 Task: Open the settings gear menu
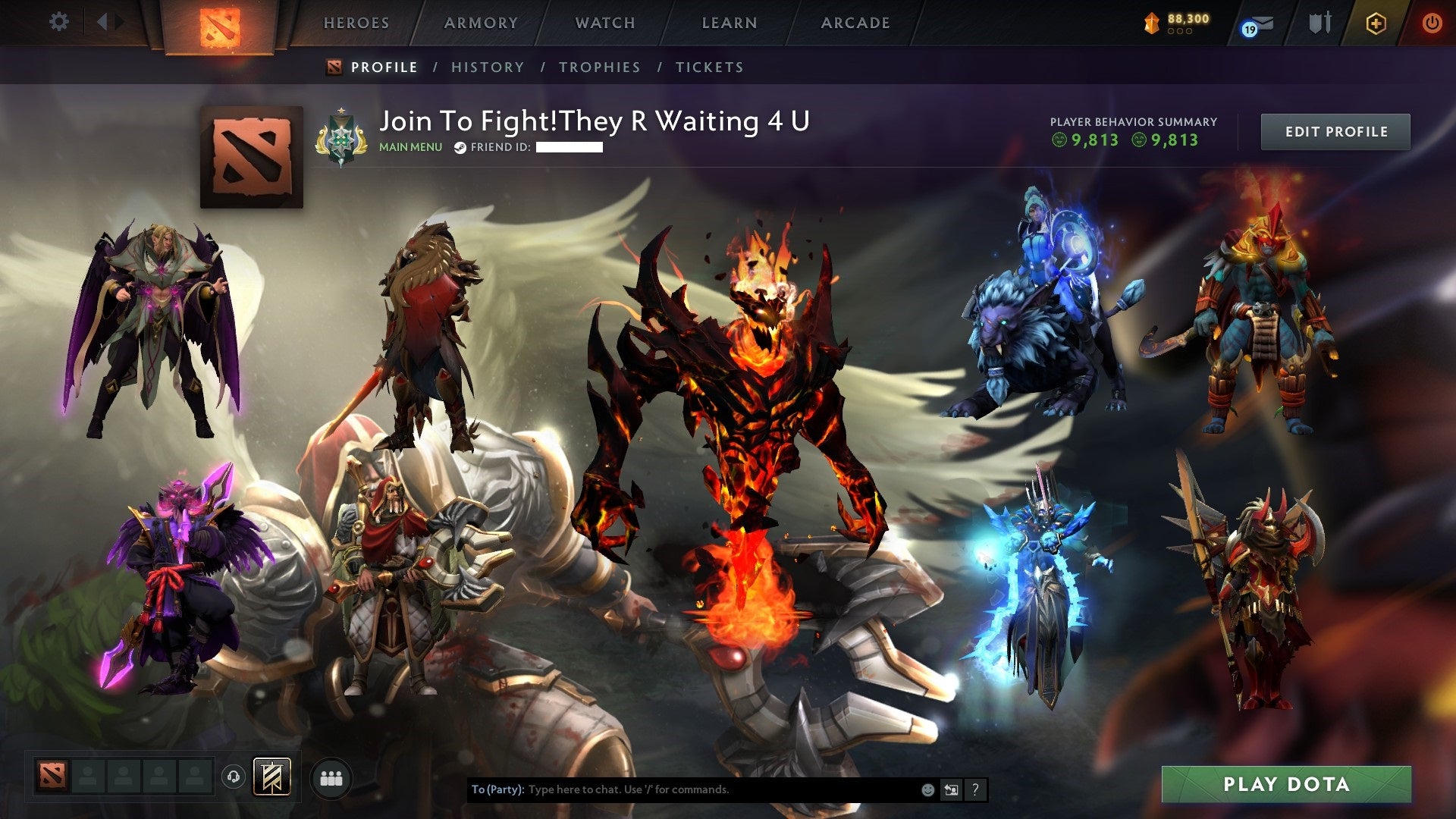60,21
